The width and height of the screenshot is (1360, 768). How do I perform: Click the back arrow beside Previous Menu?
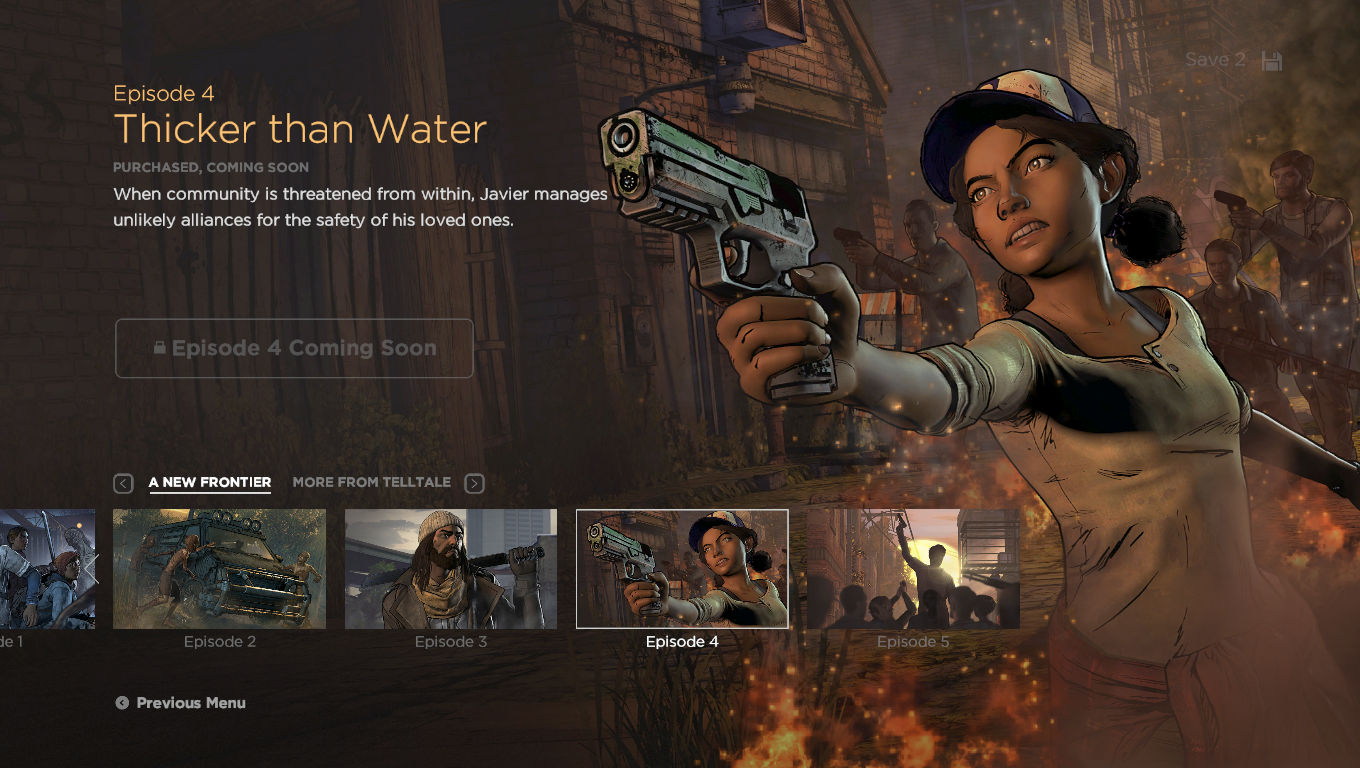(122, 702)
